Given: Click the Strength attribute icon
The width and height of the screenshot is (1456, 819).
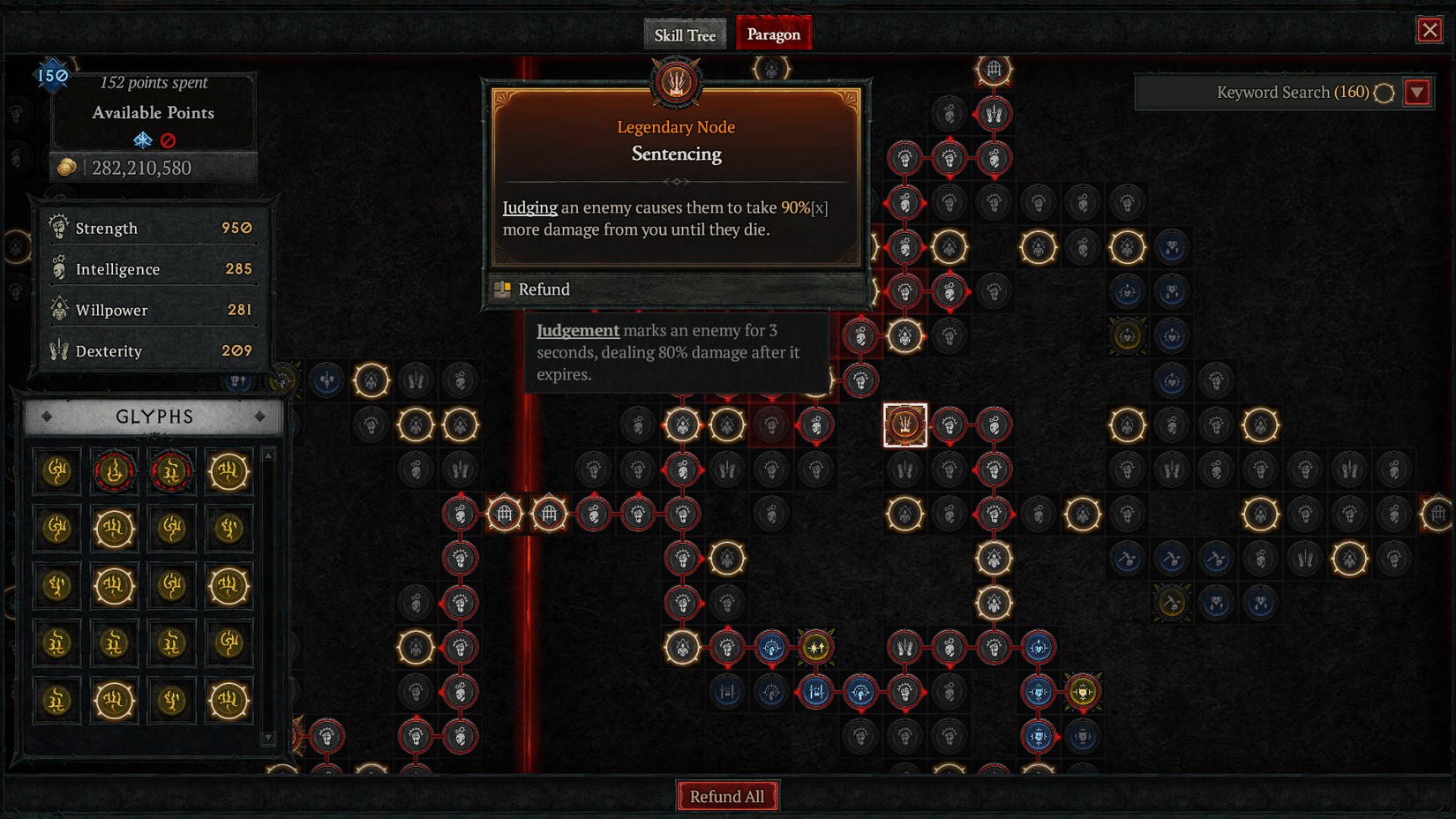Looking at the screenshot, I should point(59,228).
